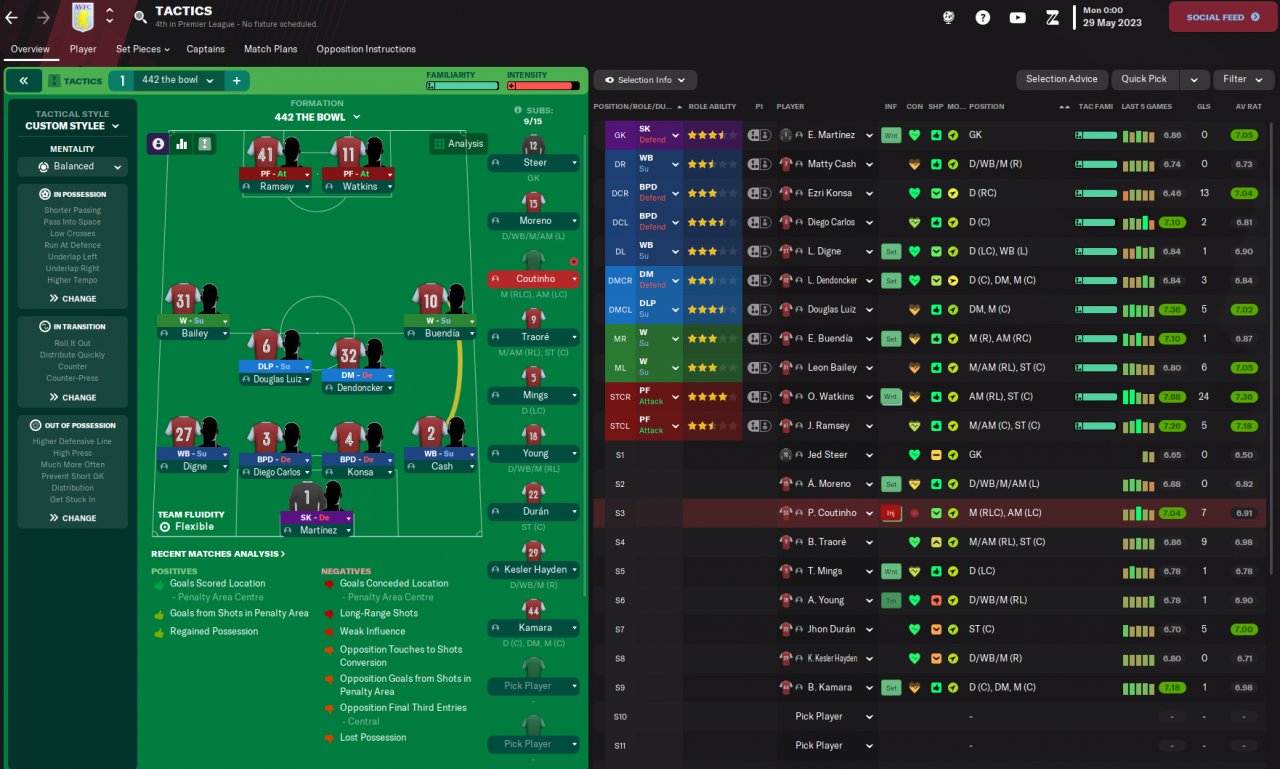Viewport: 1280px width, 769px height.
Task: Open Recent Matches Analysis link
Action: [x=218, y=553]
